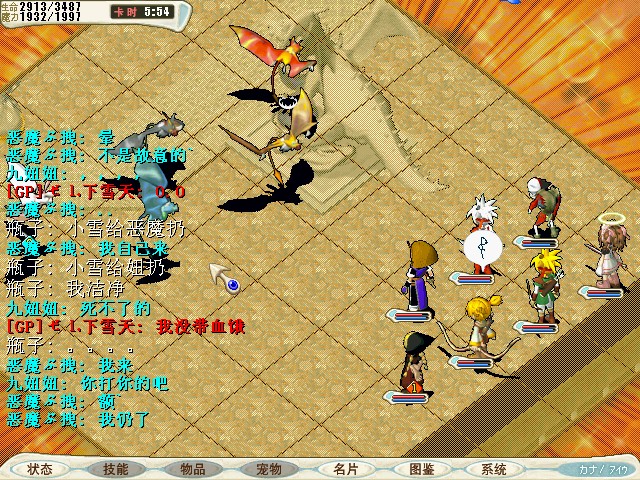The image size is (640, 480).
Task: Open the 名片 name card menu
Action: point(345,469)
